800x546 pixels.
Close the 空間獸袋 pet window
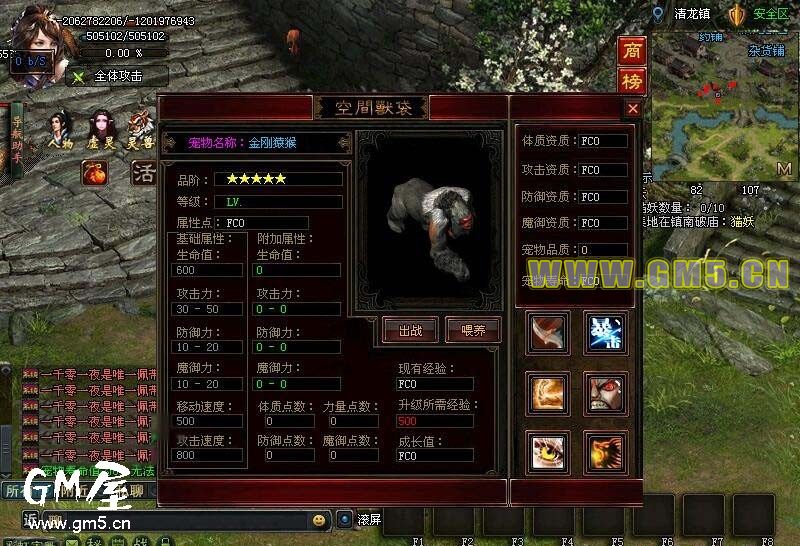(x=632, y=108)
